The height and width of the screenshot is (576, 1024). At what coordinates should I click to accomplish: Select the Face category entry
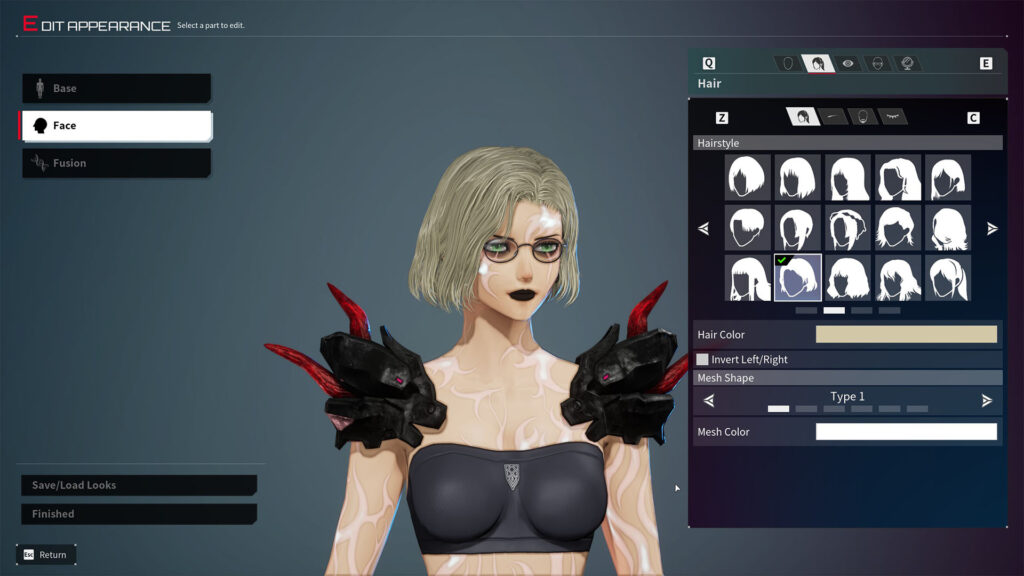tap(116, 125)
